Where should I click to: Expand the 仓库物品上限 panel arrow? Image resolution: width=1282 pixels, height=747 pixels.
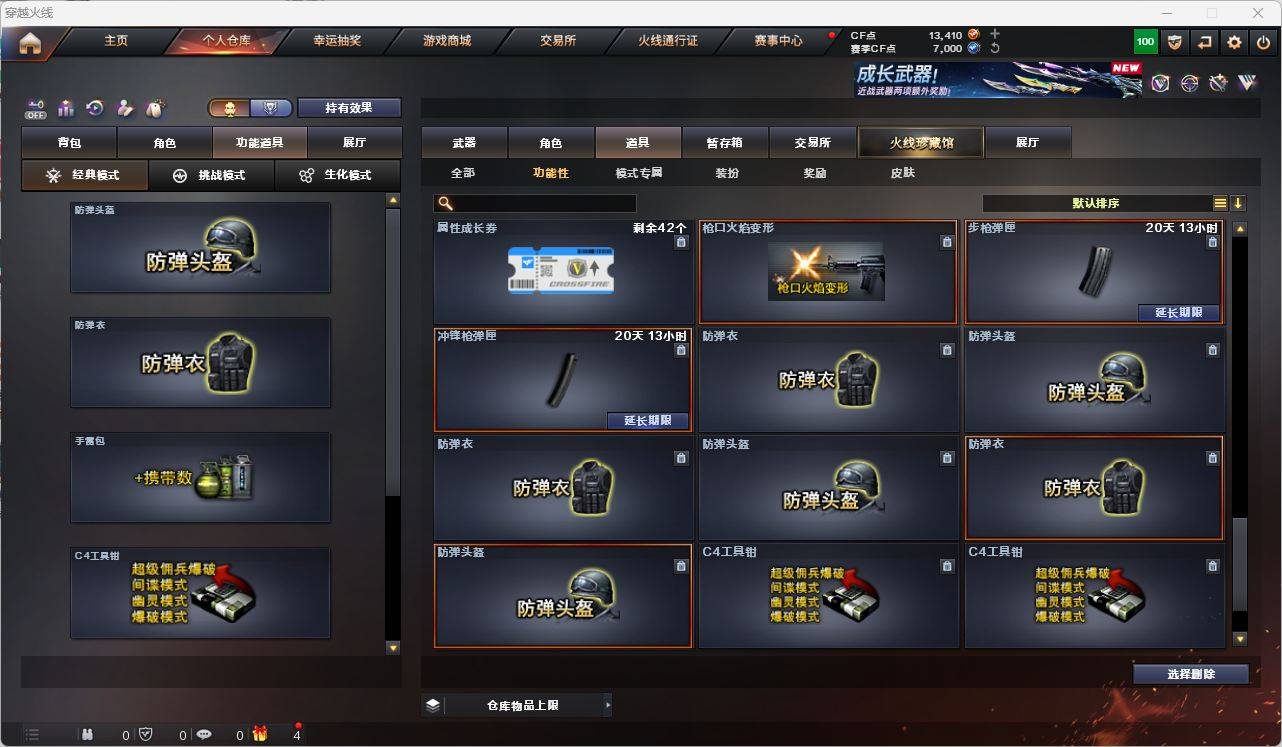(x=608, y=704)
